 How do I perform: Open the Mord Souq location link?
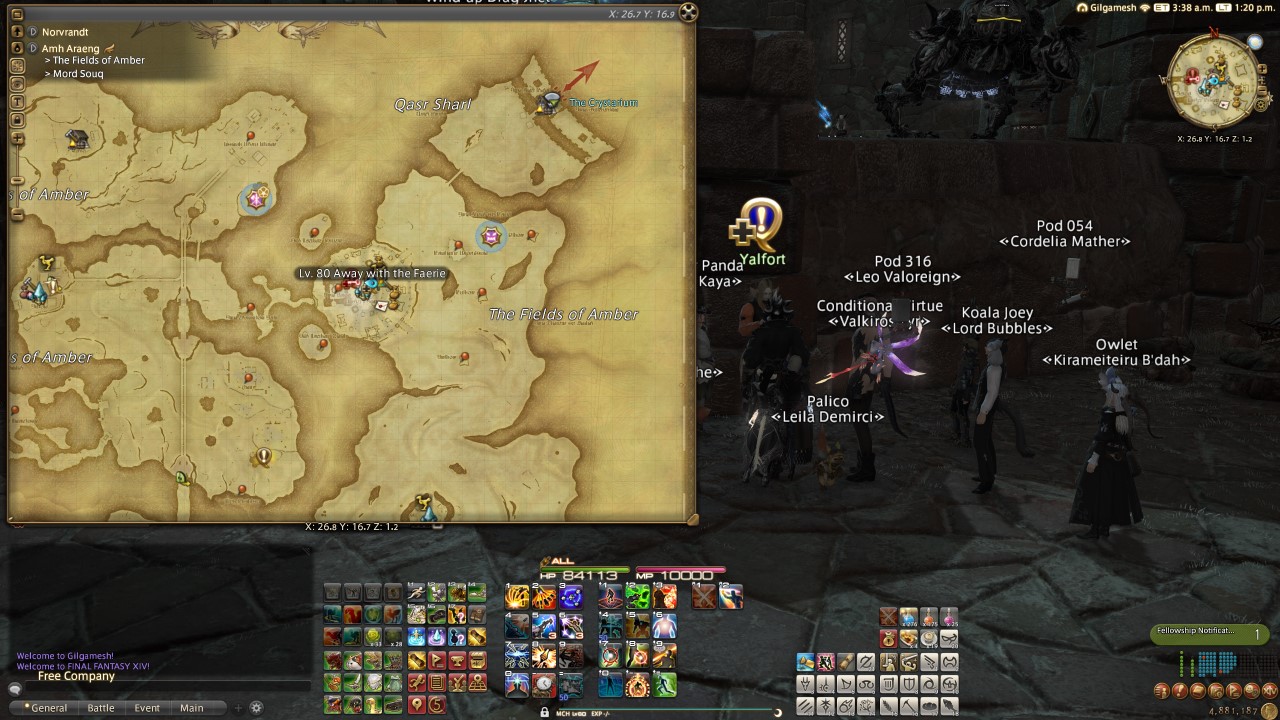tap(77, 73)
